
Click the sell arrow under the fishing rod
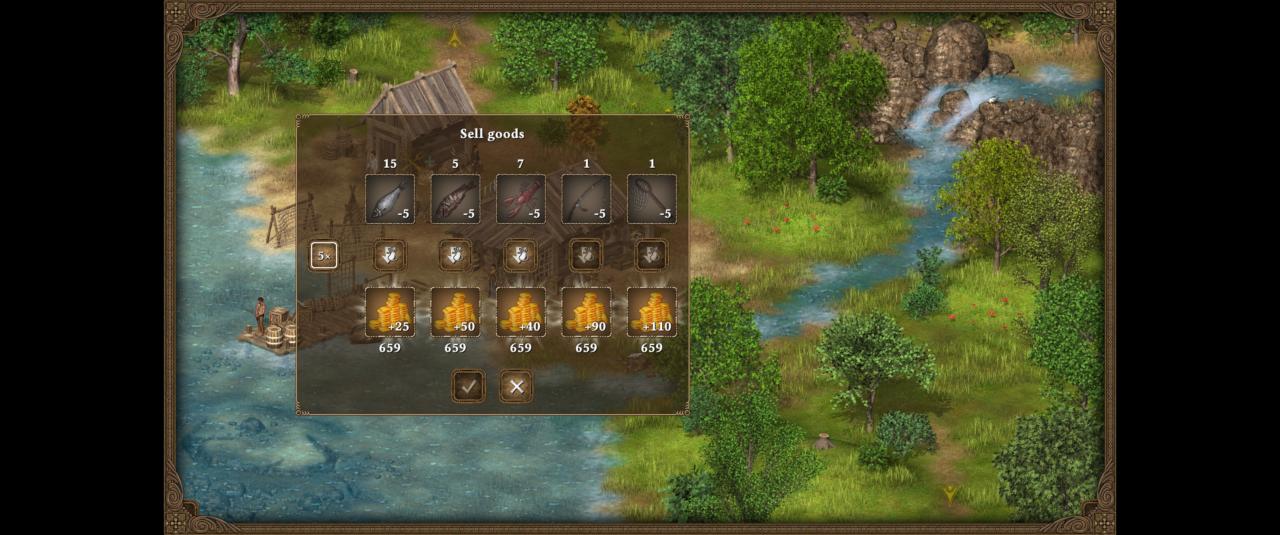click(x=586, y=255)
